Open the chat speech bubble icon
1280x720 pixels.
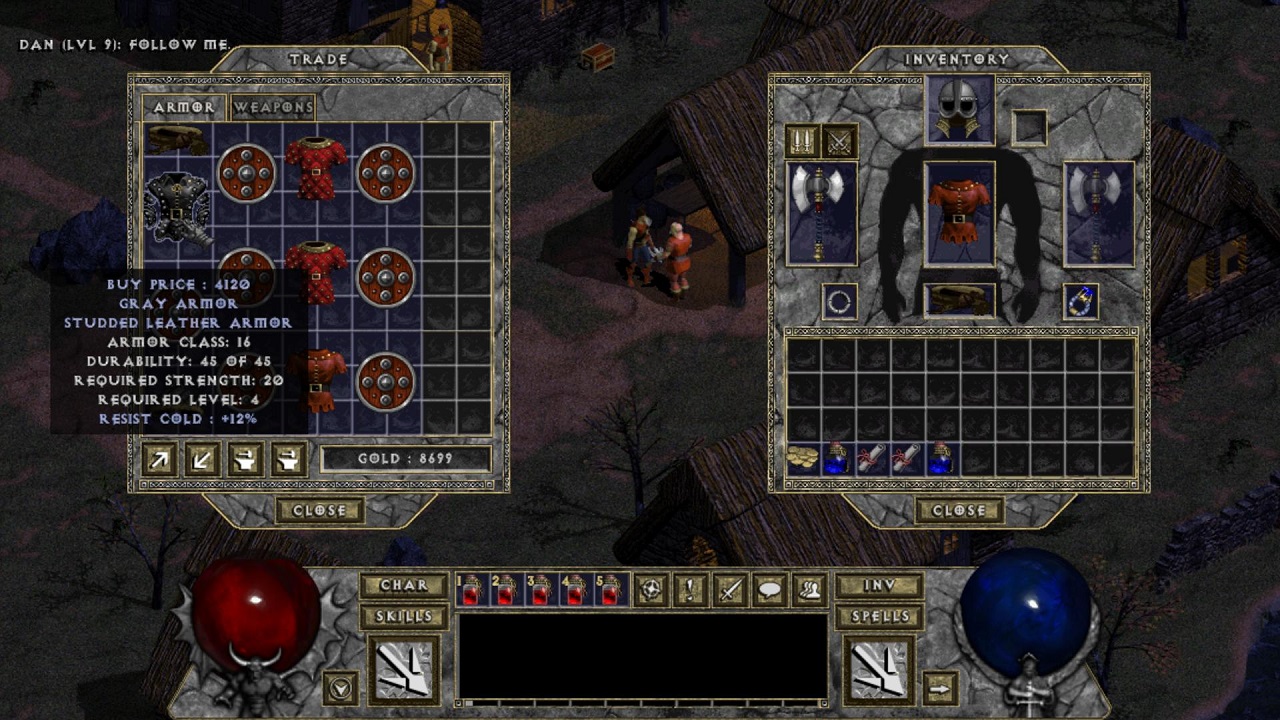tap(769, 590)
